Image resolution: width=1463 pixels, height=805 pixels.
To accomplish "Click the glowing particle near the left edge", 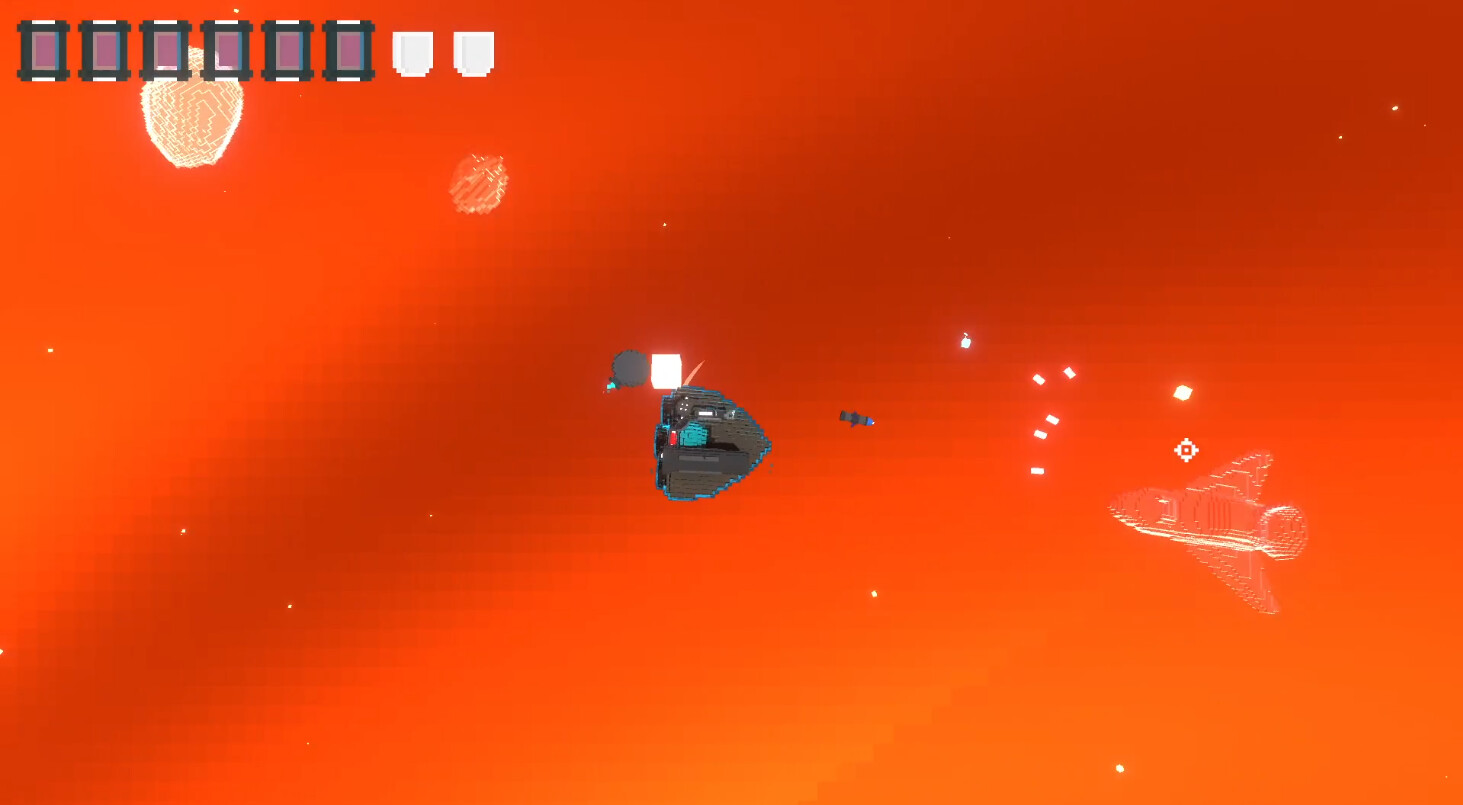I will point(49,350).
